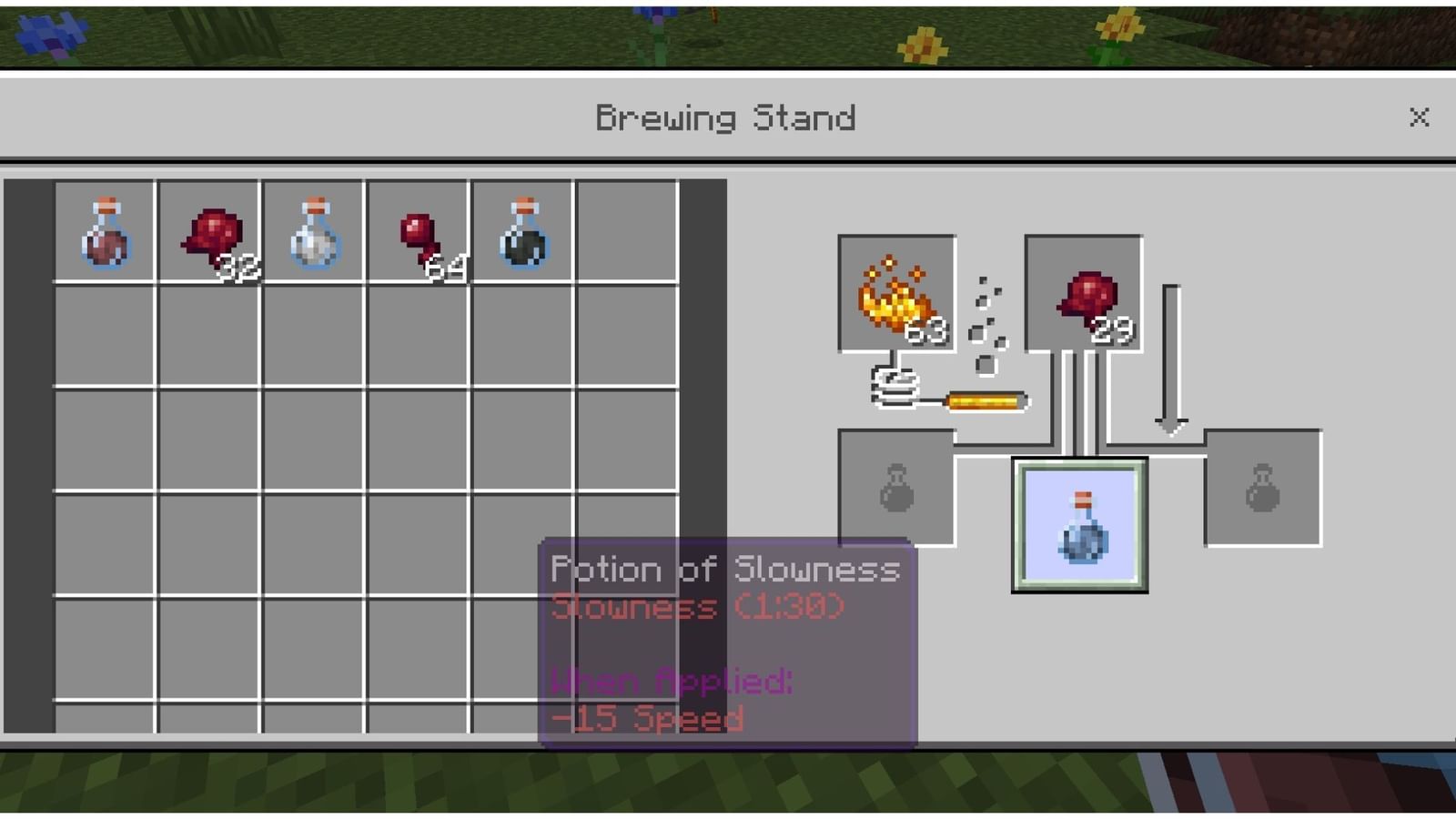Select the glass bottle ghost icon slot

coord(896,485)
